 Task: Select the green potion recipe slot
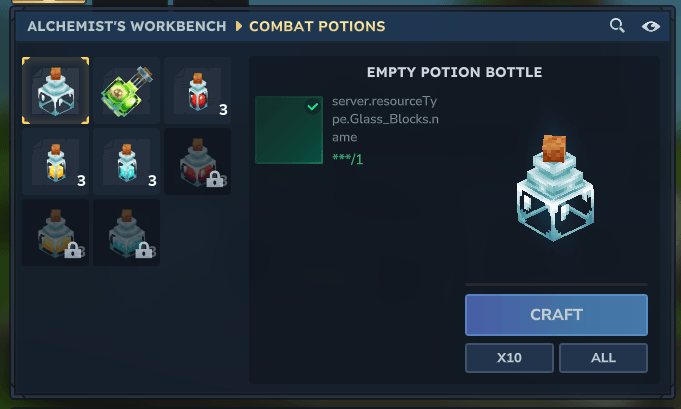[127, 91]
